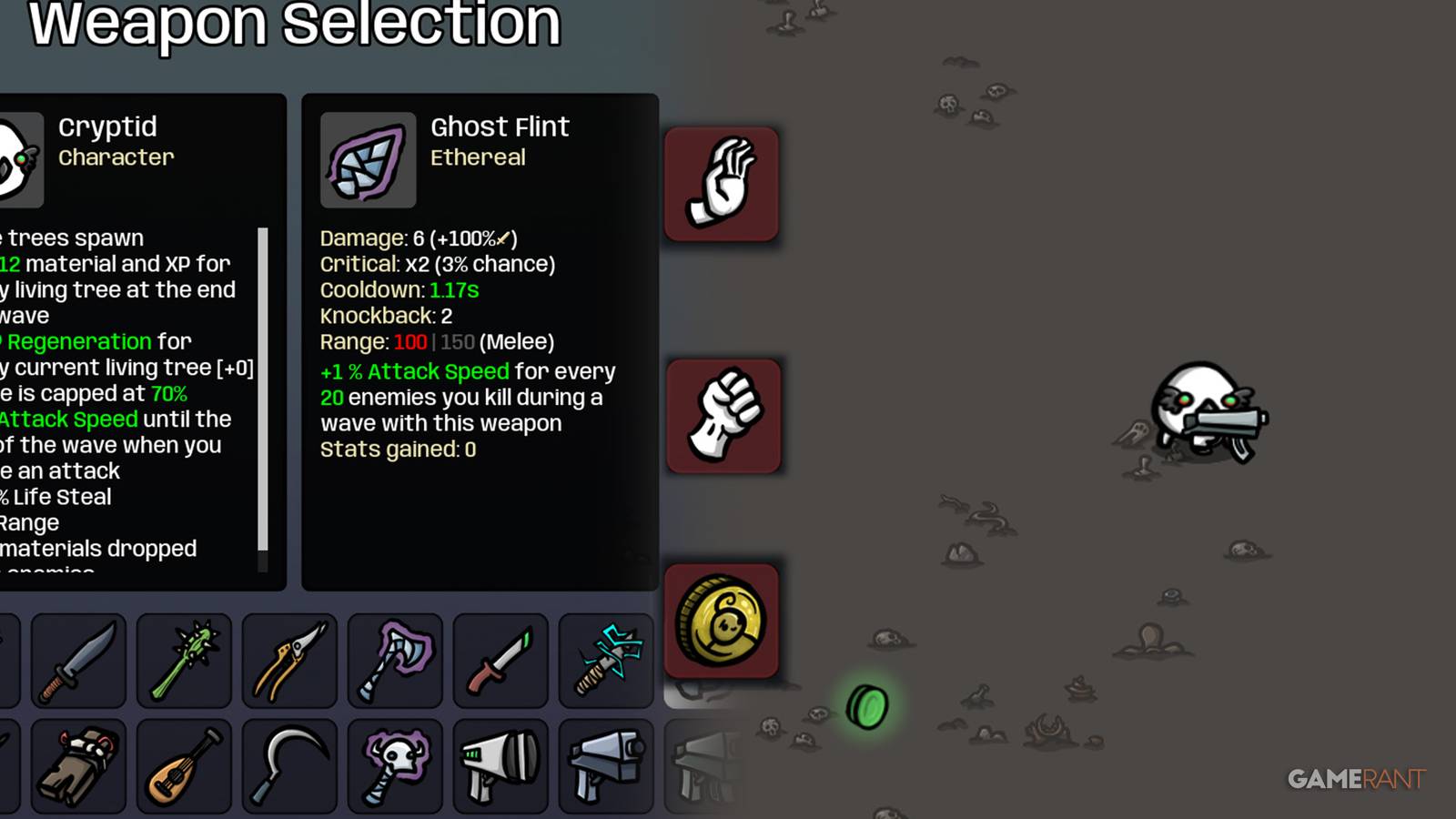This screenshot has height=819, width=1456.
Task: Click the open hand button
Action: coord(722,184)
